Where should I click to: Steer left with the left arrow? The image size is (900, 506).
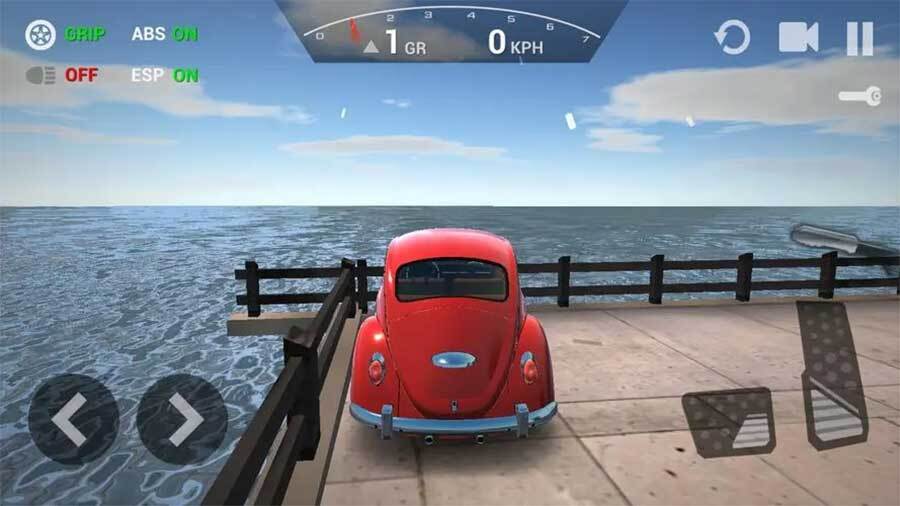pos(72,418)
